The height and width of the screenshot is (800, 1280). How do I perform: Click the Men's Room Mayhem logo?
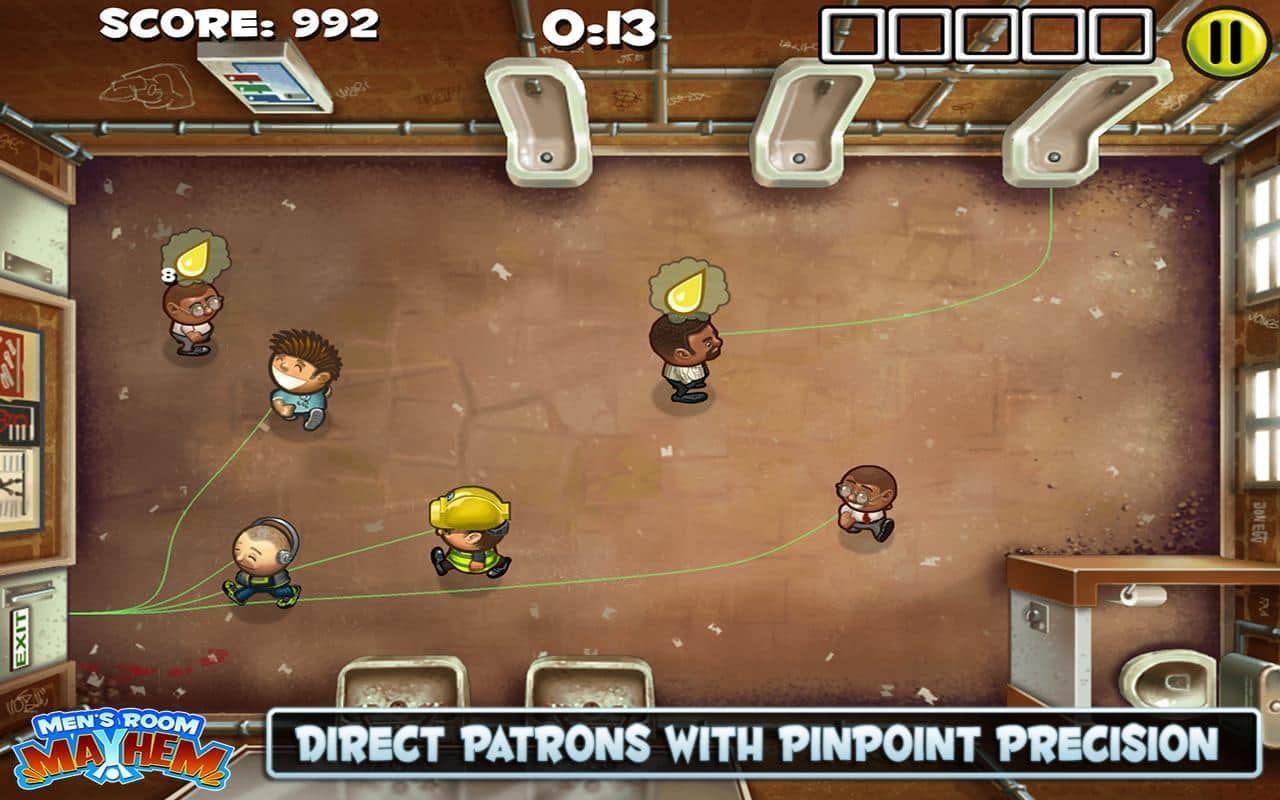coord(120,748)
